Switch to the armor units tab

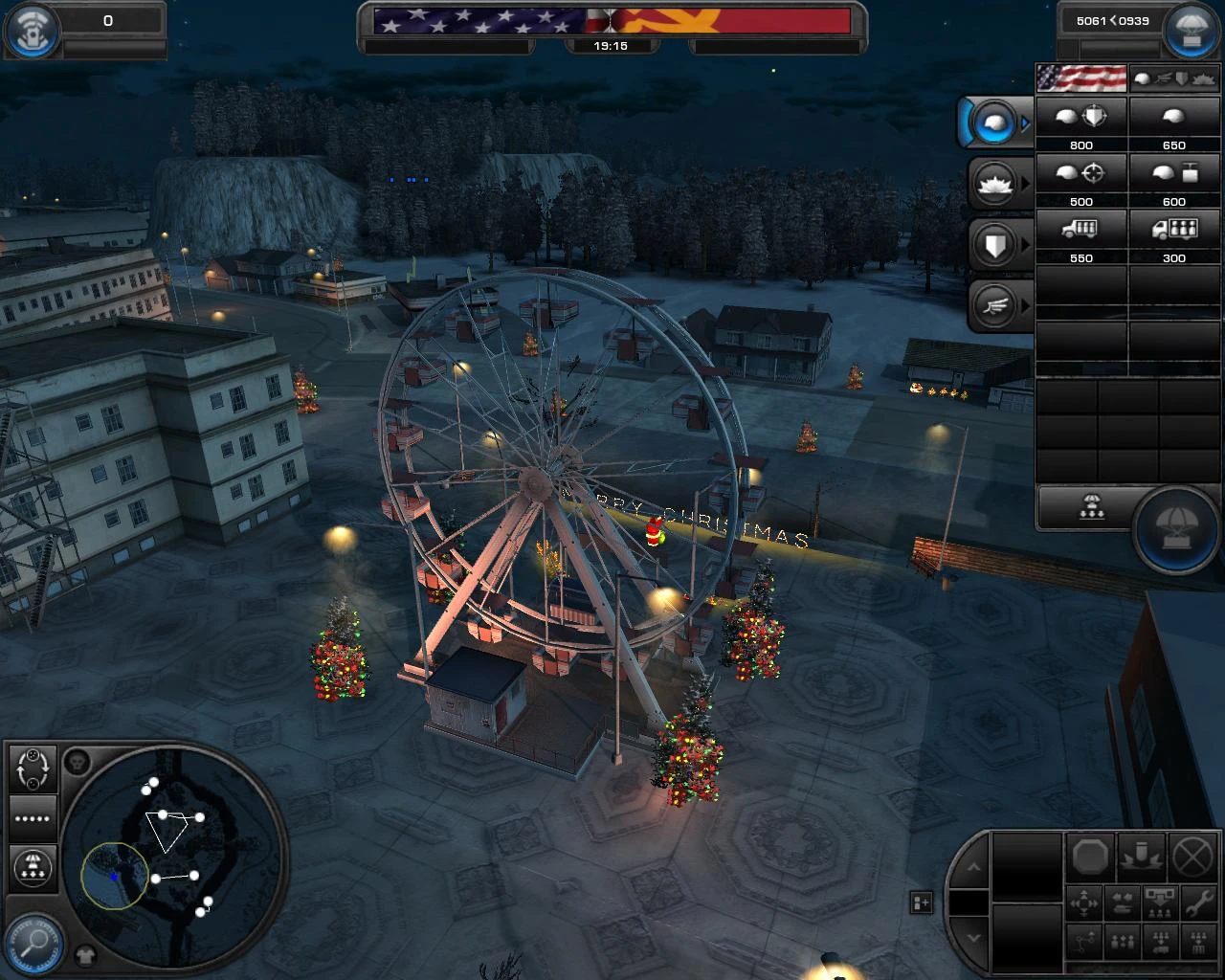pyautogui.click(x=1181, y=78)
